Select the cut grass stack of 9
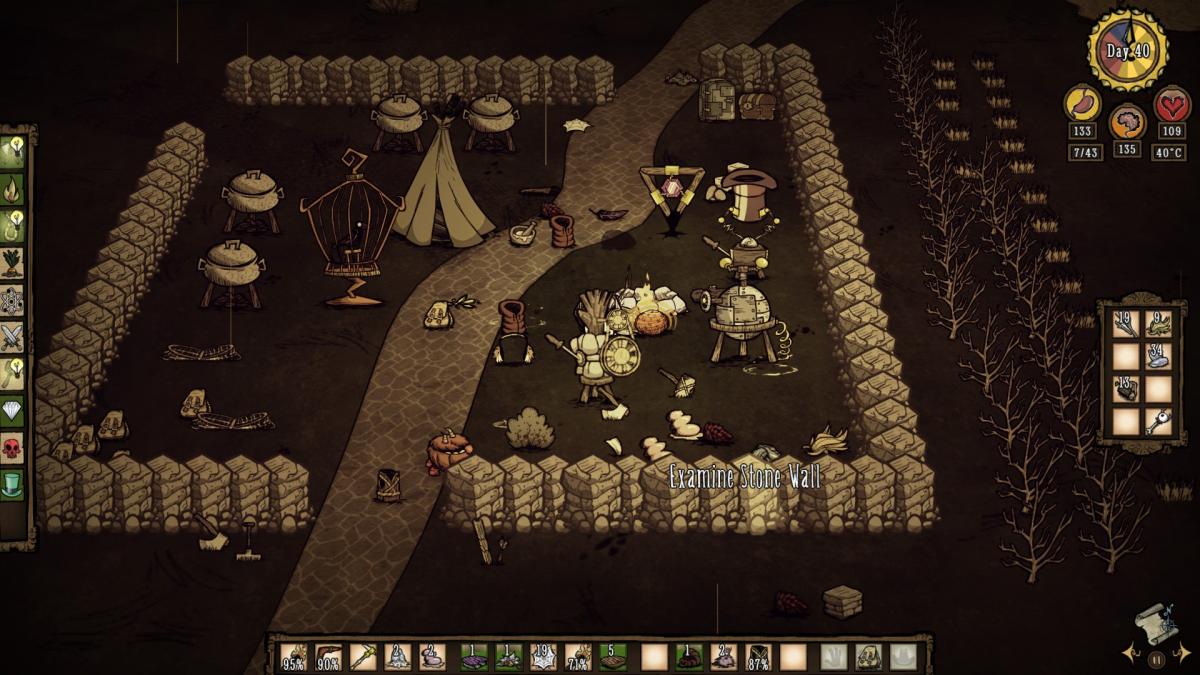The width and height of the screenshot is (1200, 675). (1159, 324)
